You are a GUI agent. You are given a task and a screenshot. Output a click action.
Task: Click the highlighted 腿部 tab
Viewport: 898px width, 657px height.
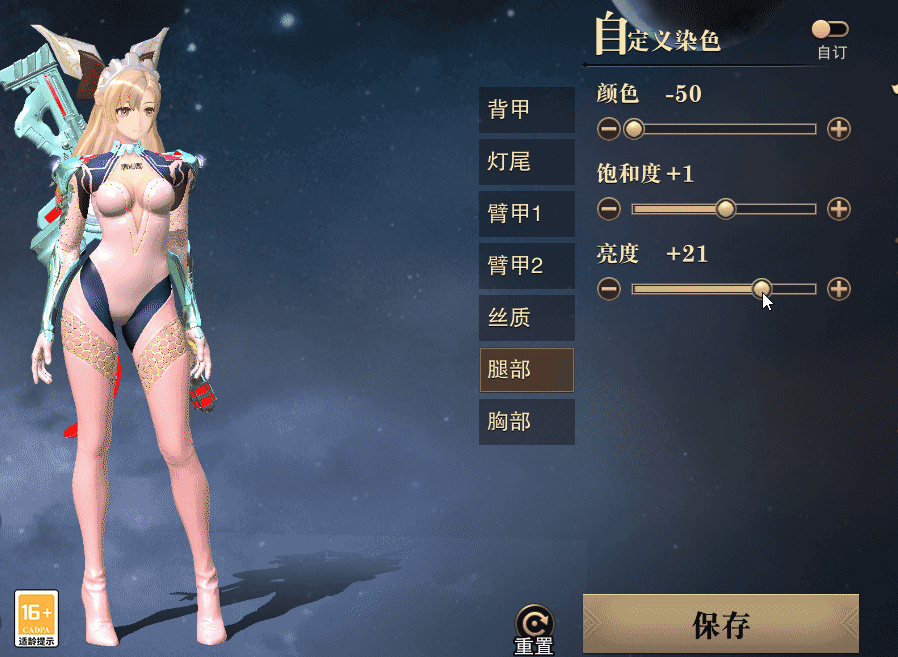coord(526,370)
